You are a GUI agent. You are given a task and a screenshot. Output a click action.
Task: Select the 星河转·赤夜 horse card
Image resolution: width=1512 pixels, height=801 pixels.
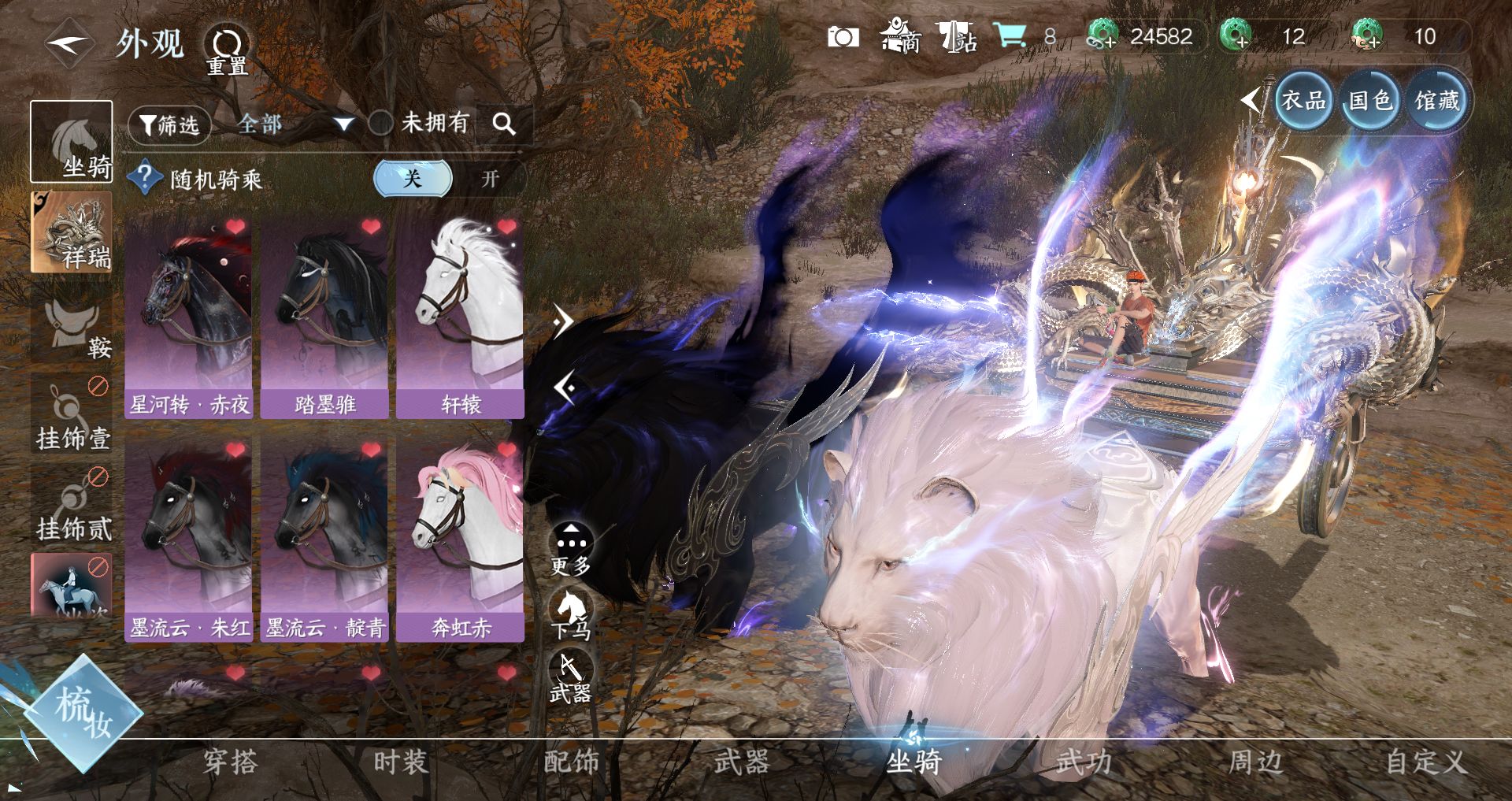click(x=189, y=317)
